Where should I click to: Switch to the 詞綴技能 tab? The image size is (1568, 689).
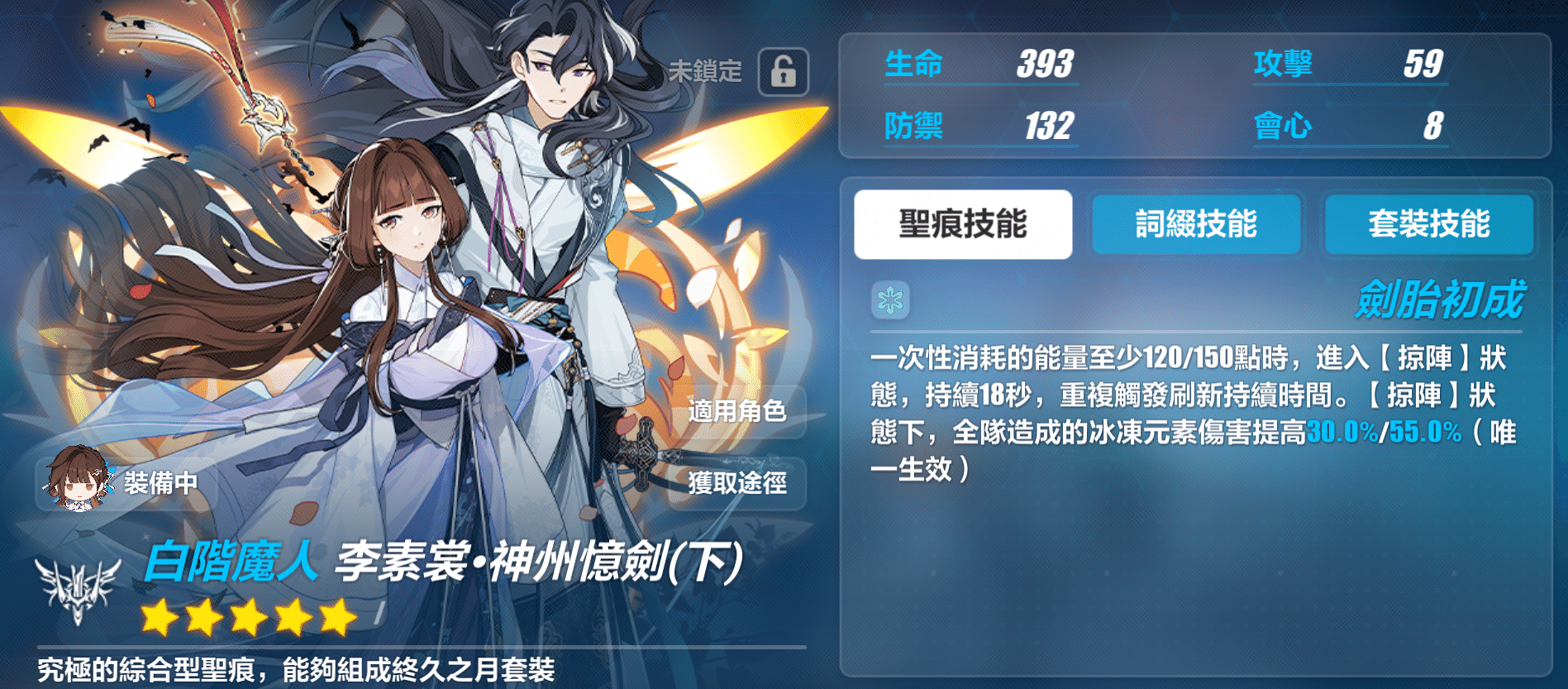pyautogui.click(x=1196, y=224)
